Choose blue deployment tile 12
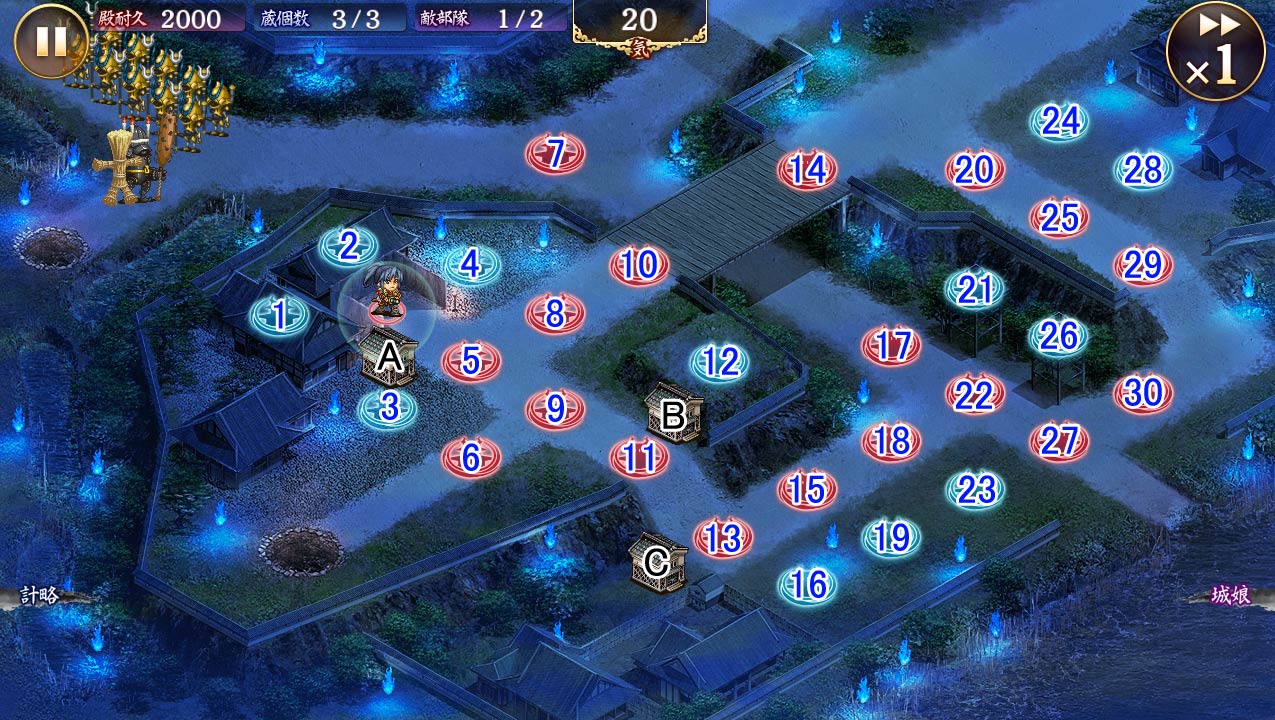This screenshot has height=720, width=1275. click(719, 362)
